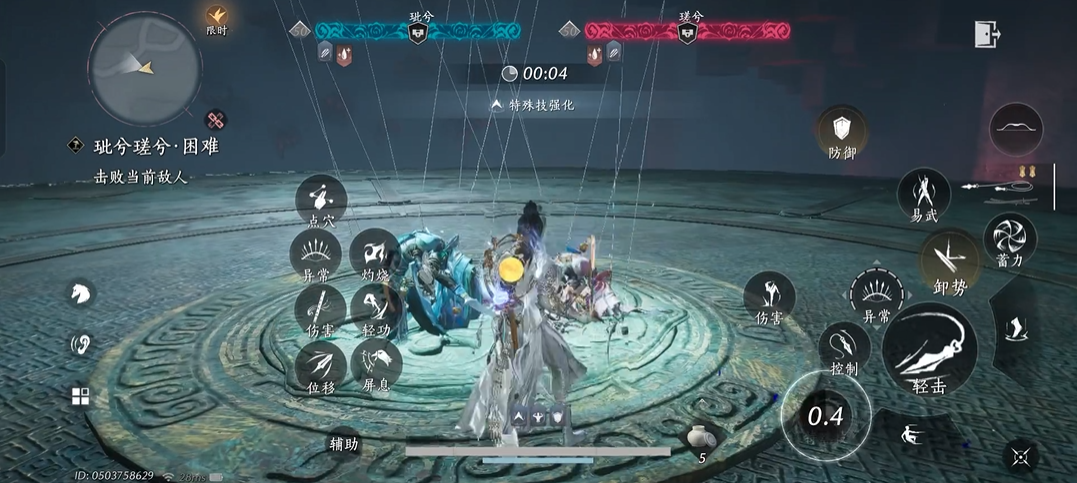Activate the 灼烧 burn skill
Screen dimensions: 1077x483
coord(377,251)
